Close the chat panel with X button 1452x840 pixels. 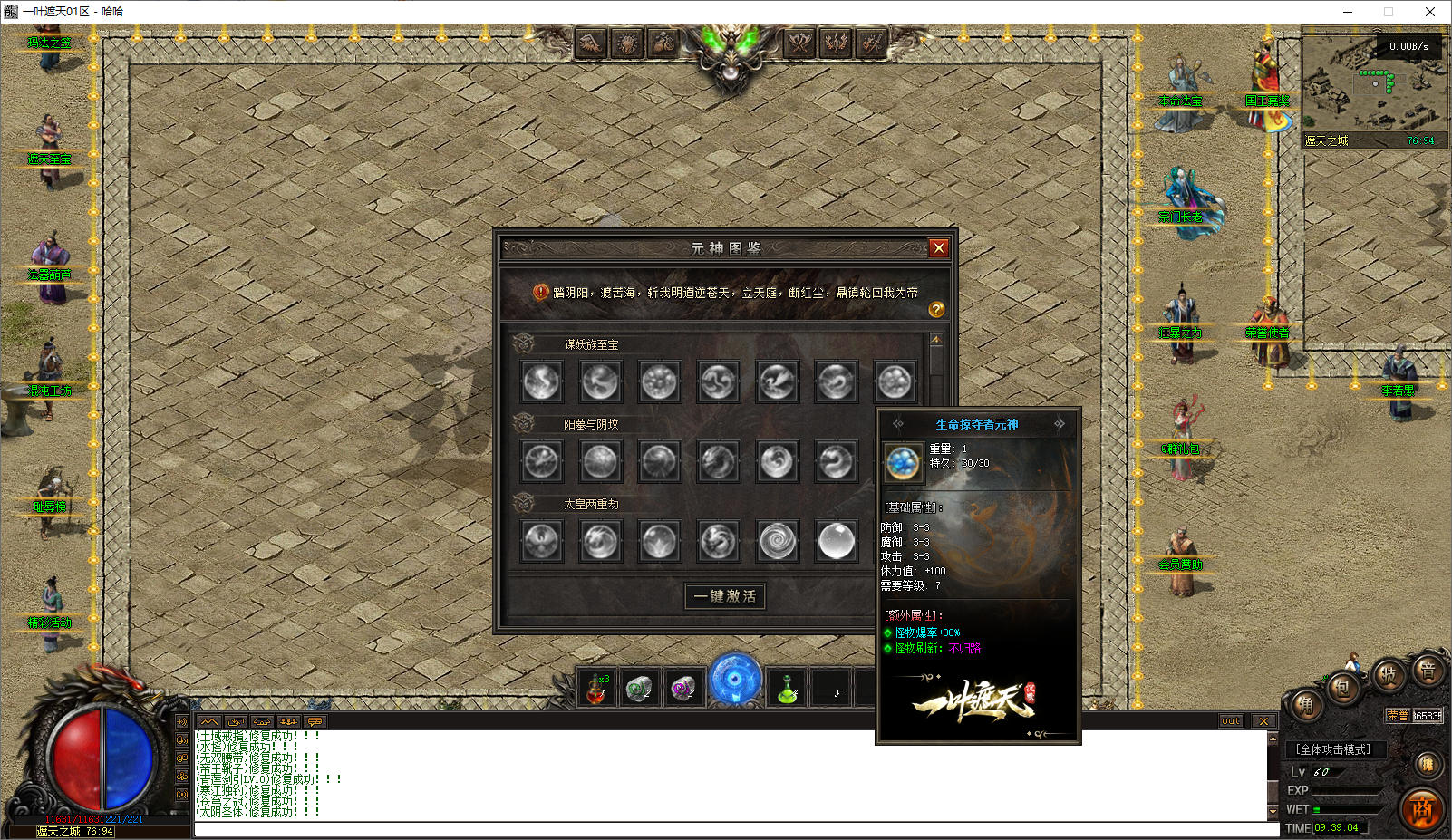point(1263,721)
